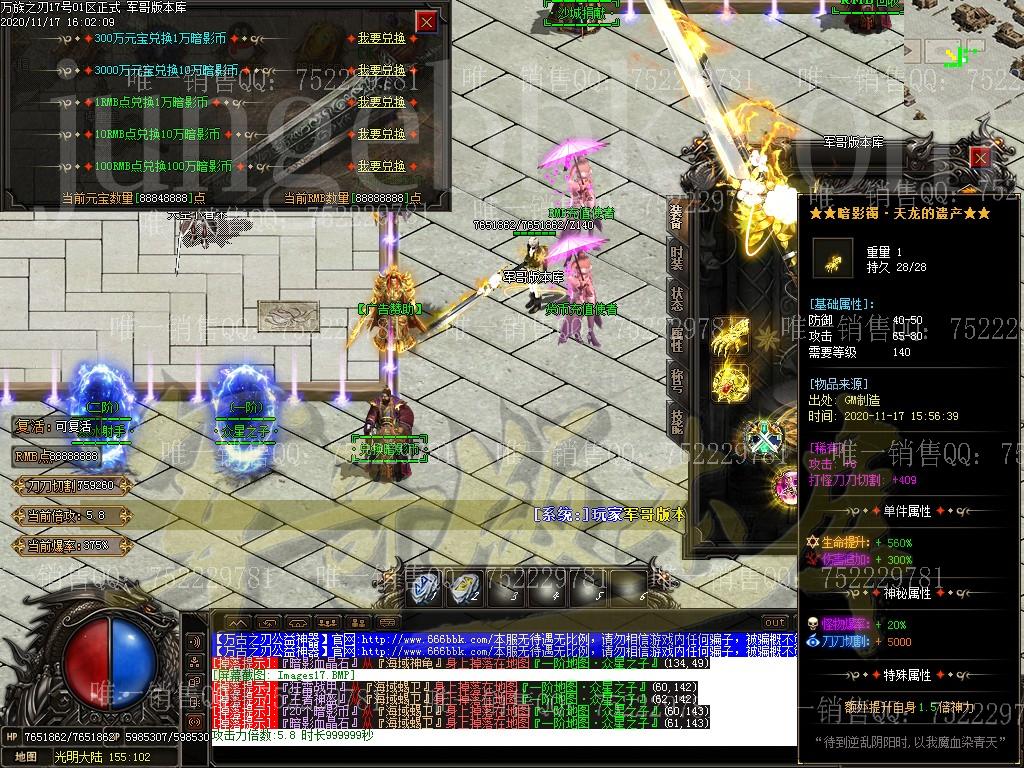Close the currency exchange window
The height and width of the screenshot is (768, 1024).
tap(427, 21)
